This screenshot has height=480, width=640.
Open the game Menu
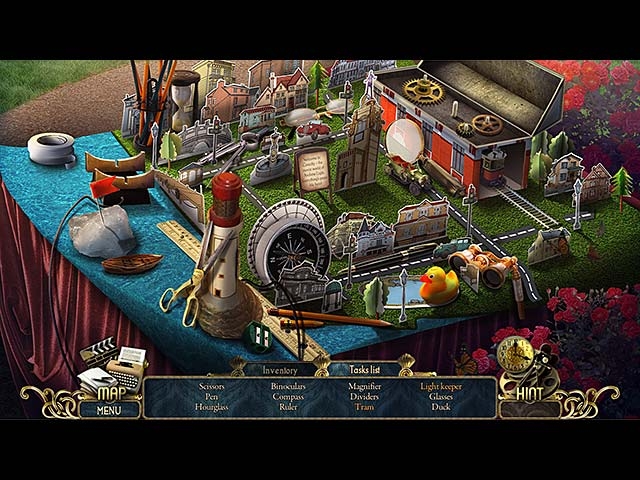(x=109, y=409)
